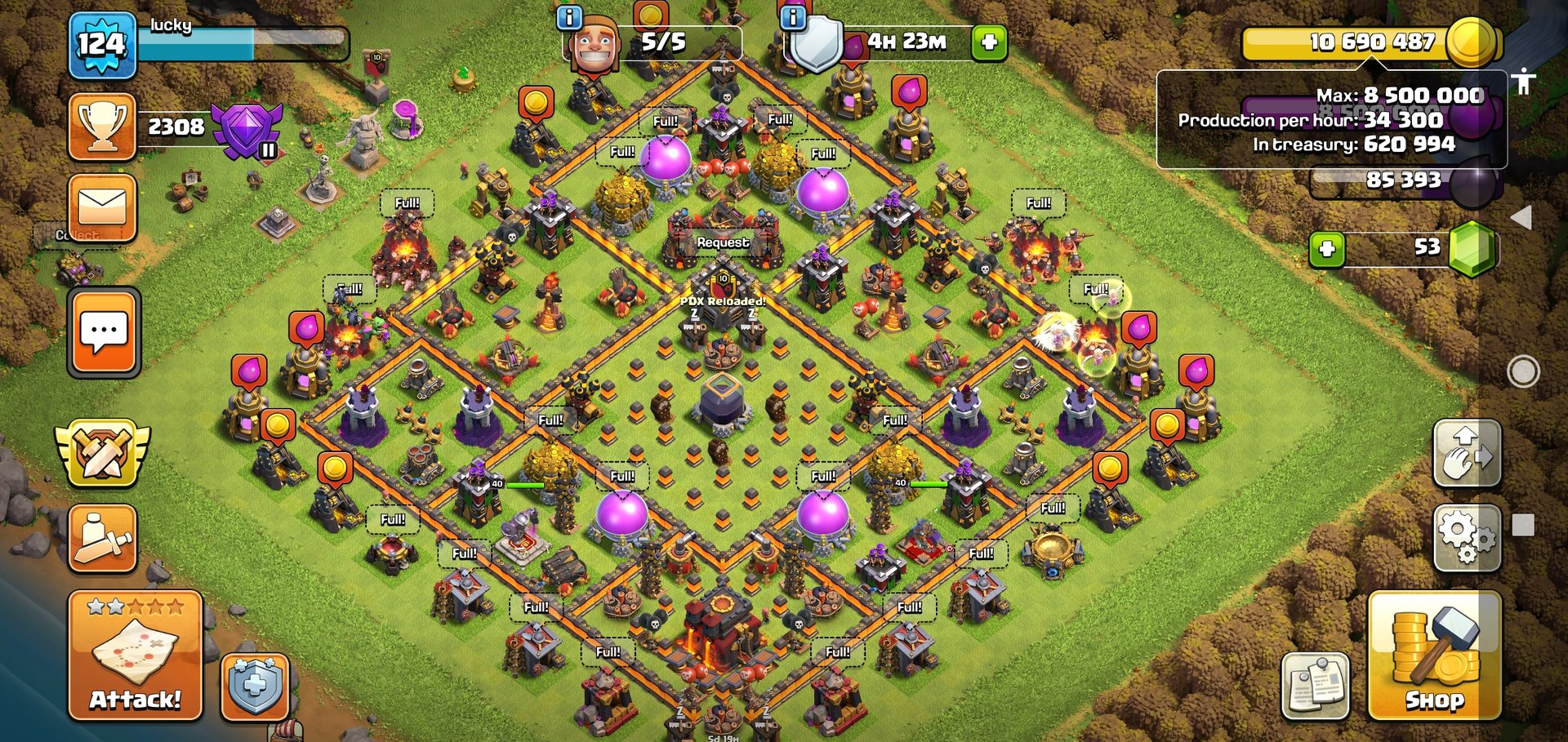The image size is (1568, 742).
Task: Show builder info icon
Action: (568, 17)
